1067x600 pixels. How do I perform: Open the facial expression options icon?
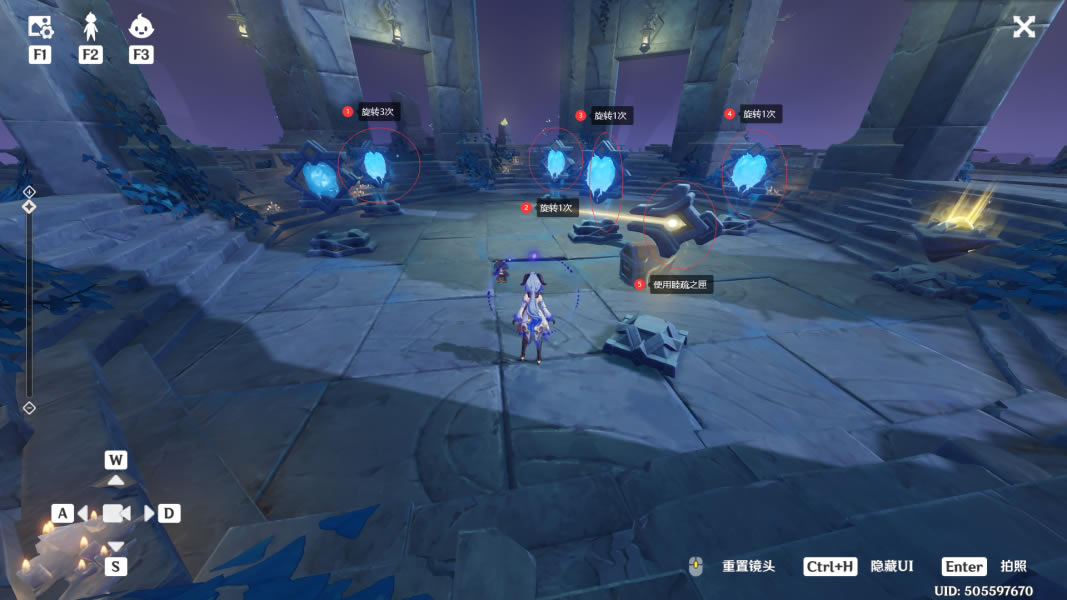pyautogui.click(x=141, y=27)
